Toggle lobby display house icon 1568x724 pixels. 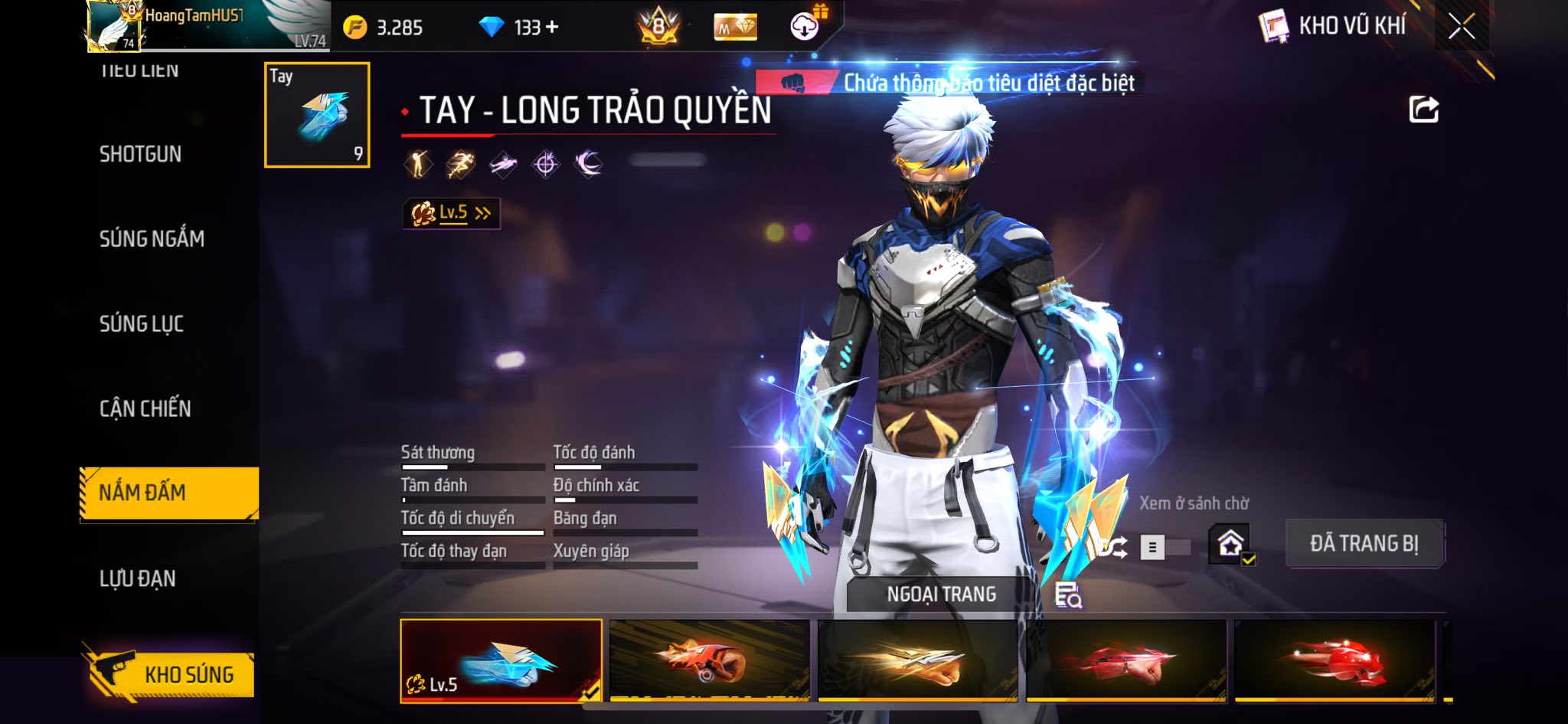tap(1230, 545)
